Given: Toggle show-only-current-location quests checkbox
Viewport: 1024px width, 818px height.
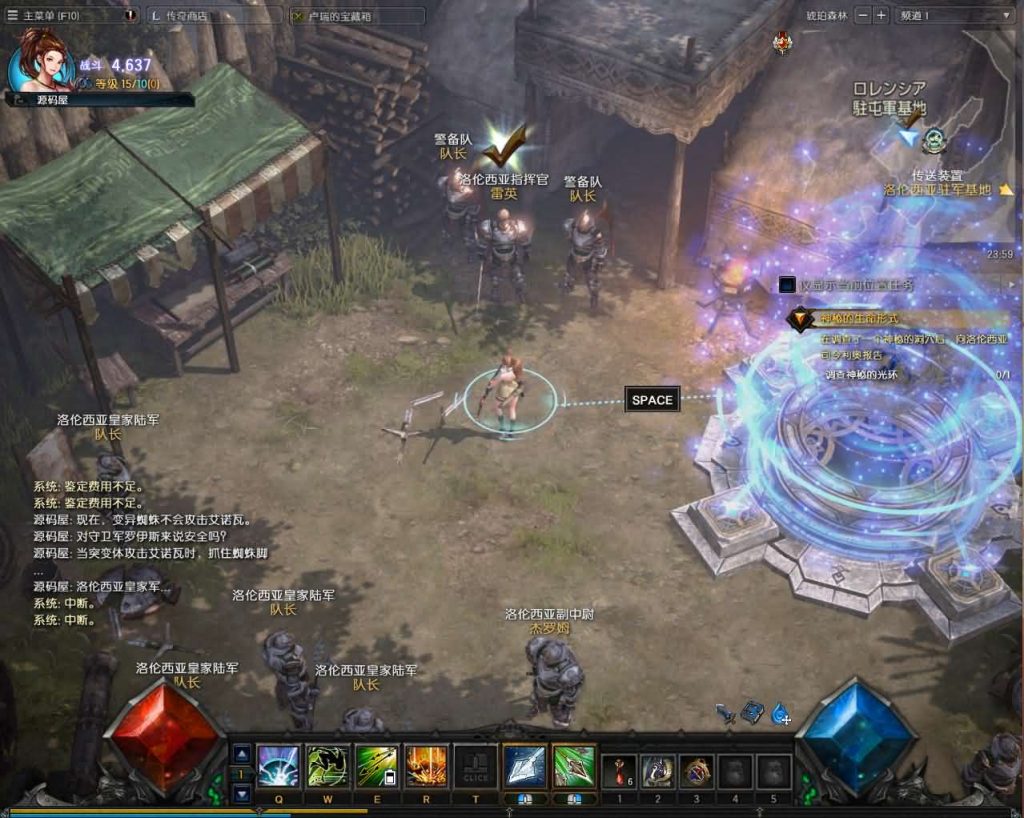Looking at the screenshot, I should click(x=787, y=285).
